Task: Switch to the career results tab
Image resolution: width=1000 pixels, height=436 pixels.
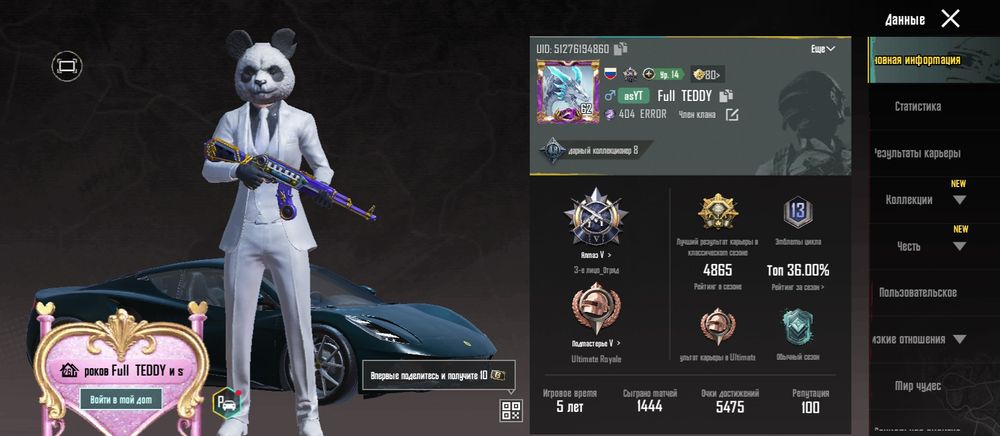Action: [917, 153]
